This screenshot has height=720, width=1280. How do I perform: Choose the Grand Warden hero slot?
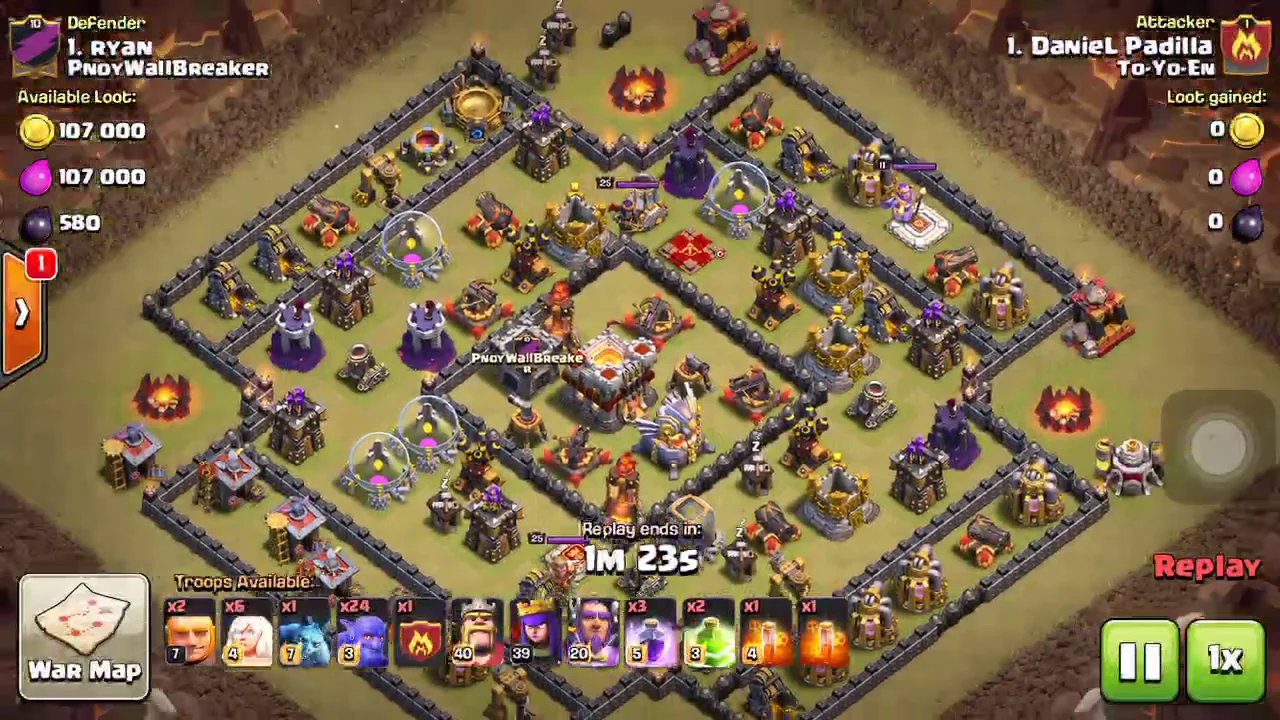(x=593, y=634)
